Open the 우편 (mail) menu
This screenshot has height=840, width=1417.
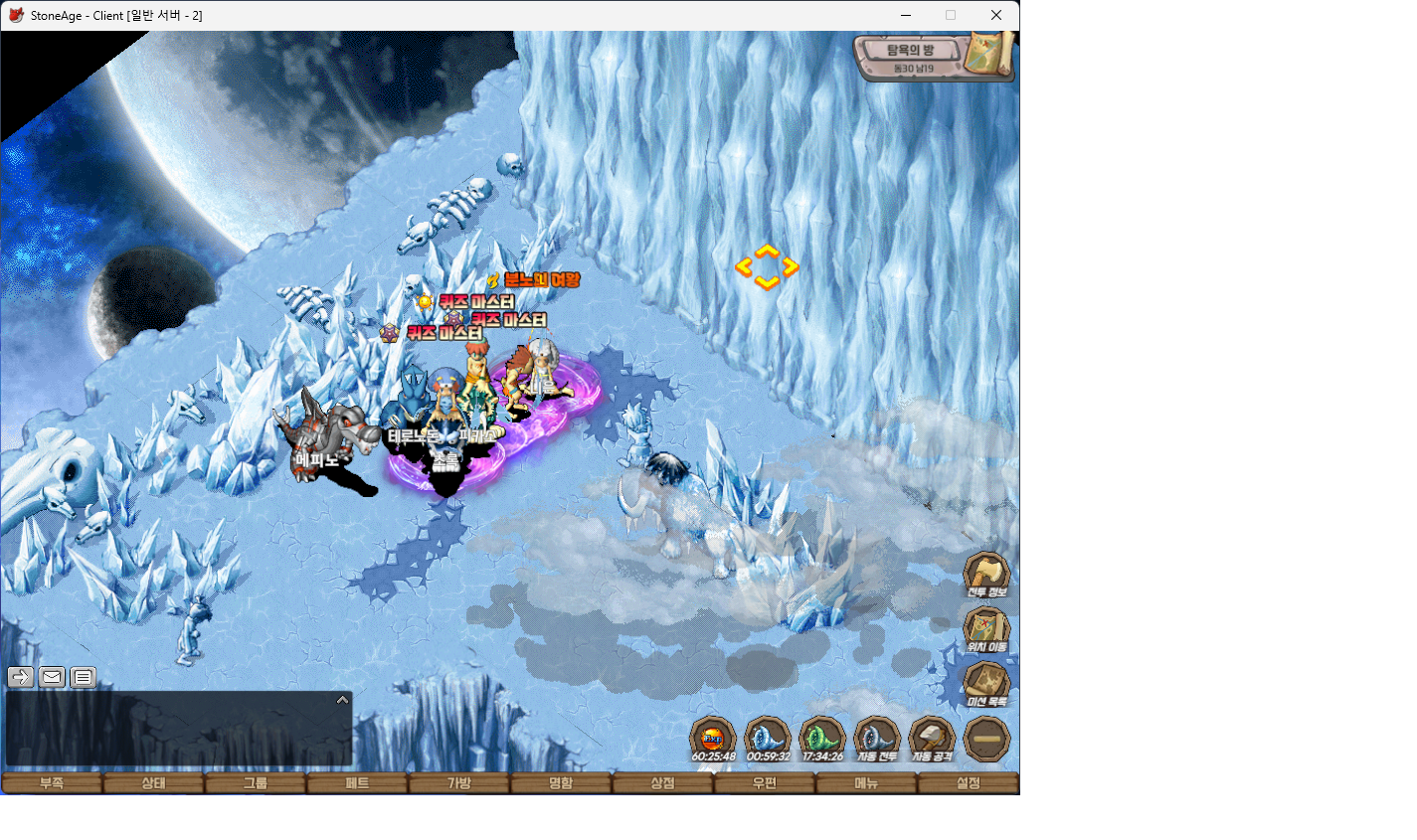[x=764, y=783]
